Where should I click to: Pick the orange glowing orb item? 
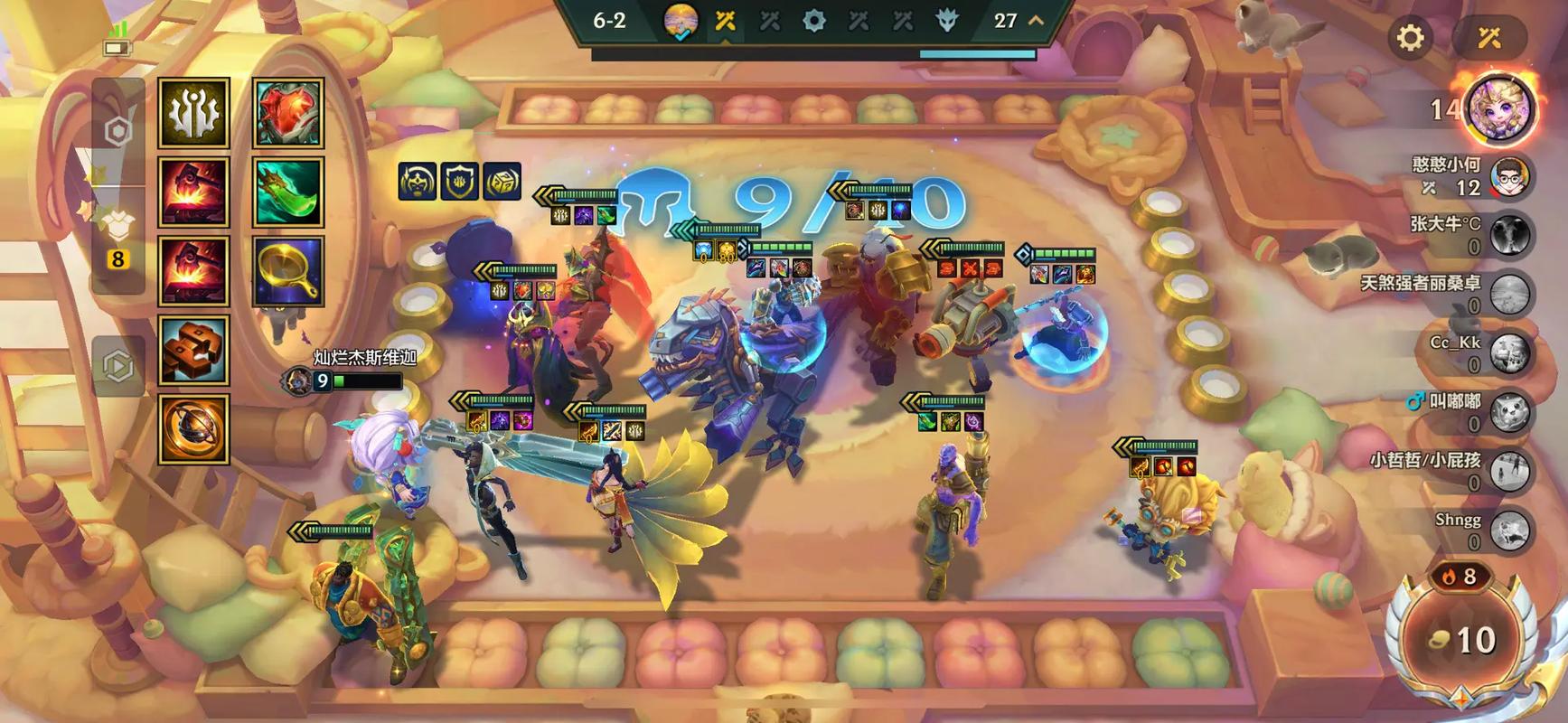coord(193,429)
